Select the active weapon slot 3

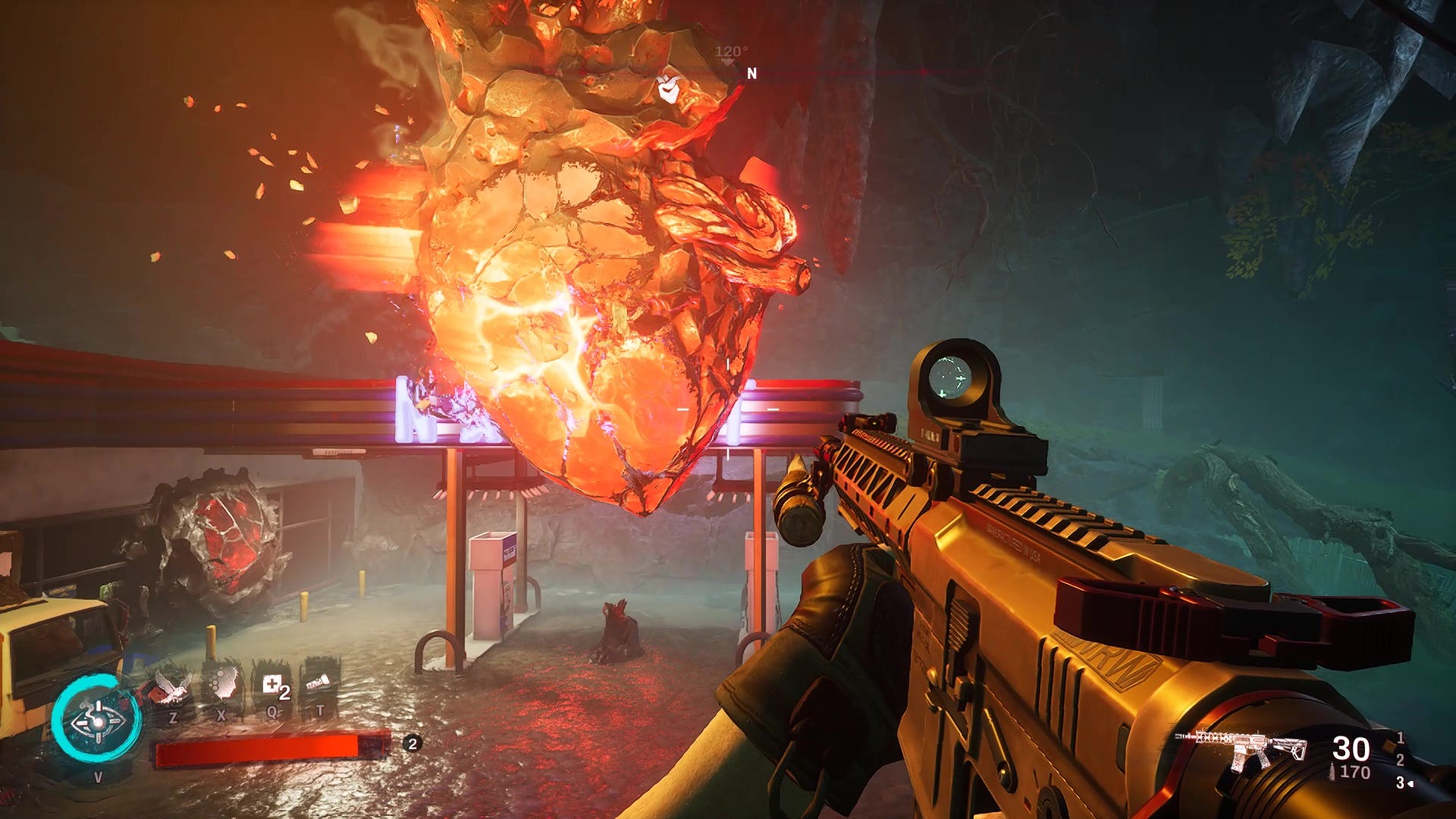pyautogui.click(x=1401, y=783)
